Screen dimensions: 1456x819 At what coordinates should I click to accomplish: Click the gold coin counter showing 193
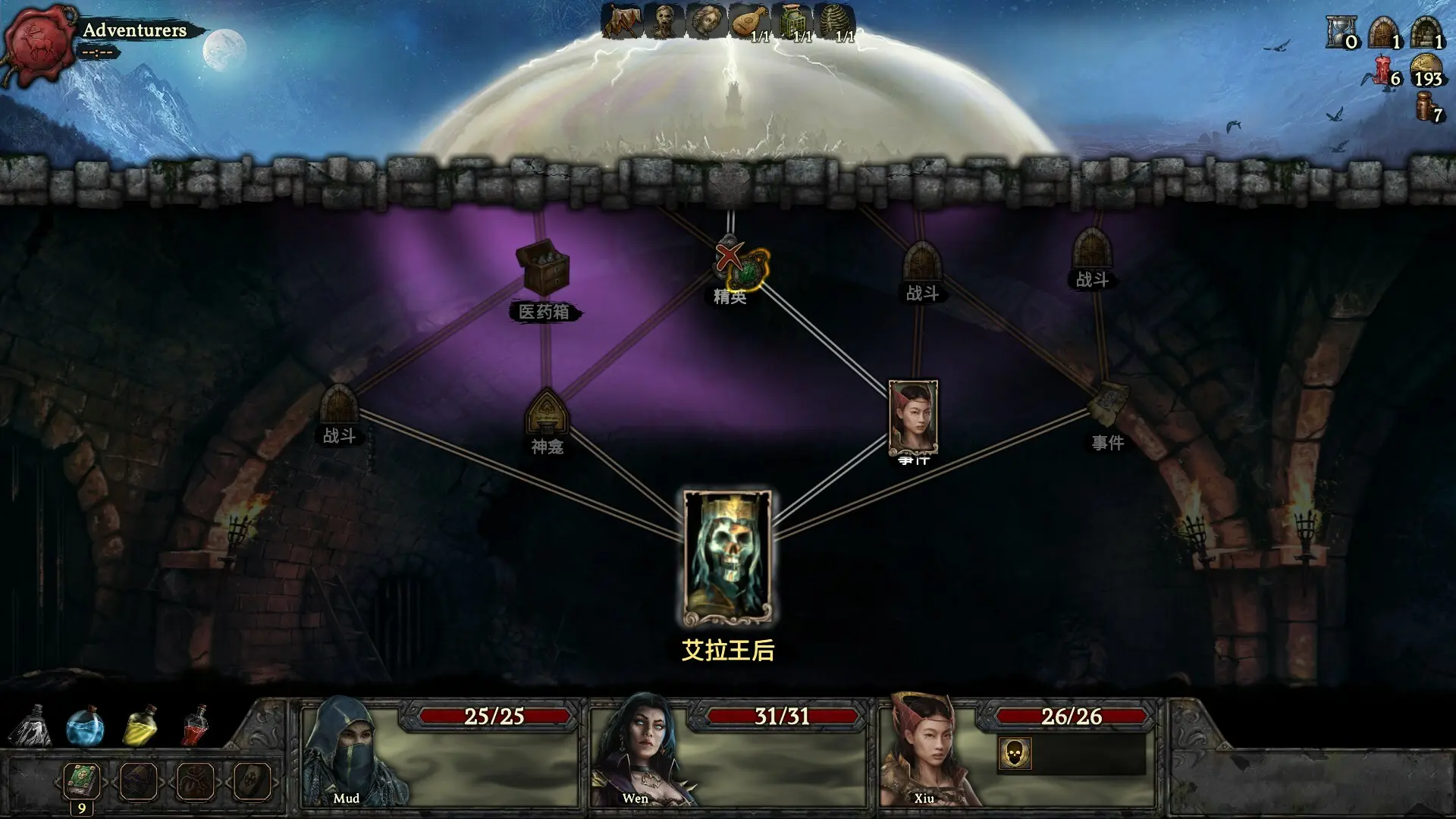pos(1426,70)
